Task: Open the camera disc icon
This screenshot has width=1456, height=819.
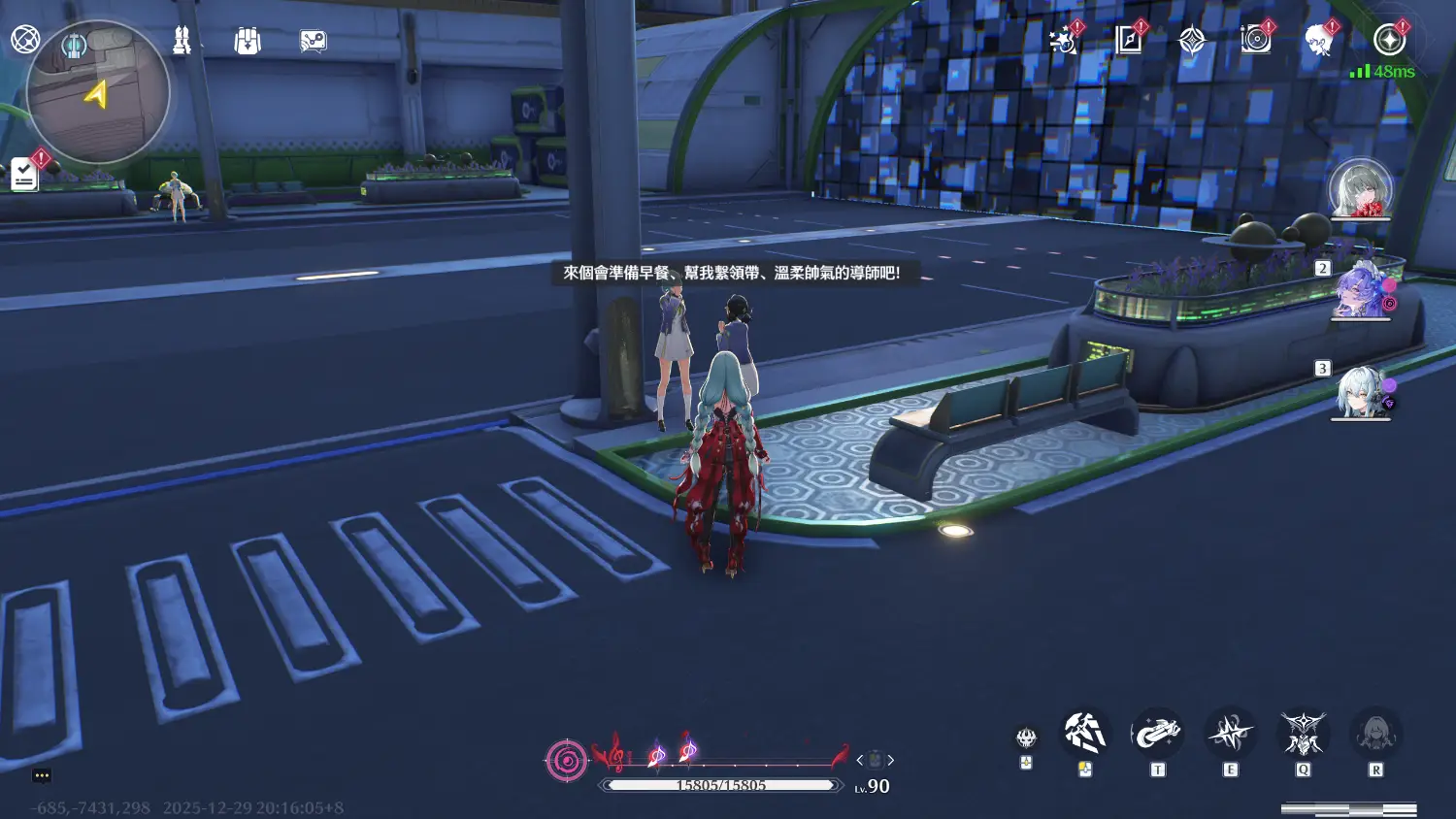Action: (x=1256, y=40)
